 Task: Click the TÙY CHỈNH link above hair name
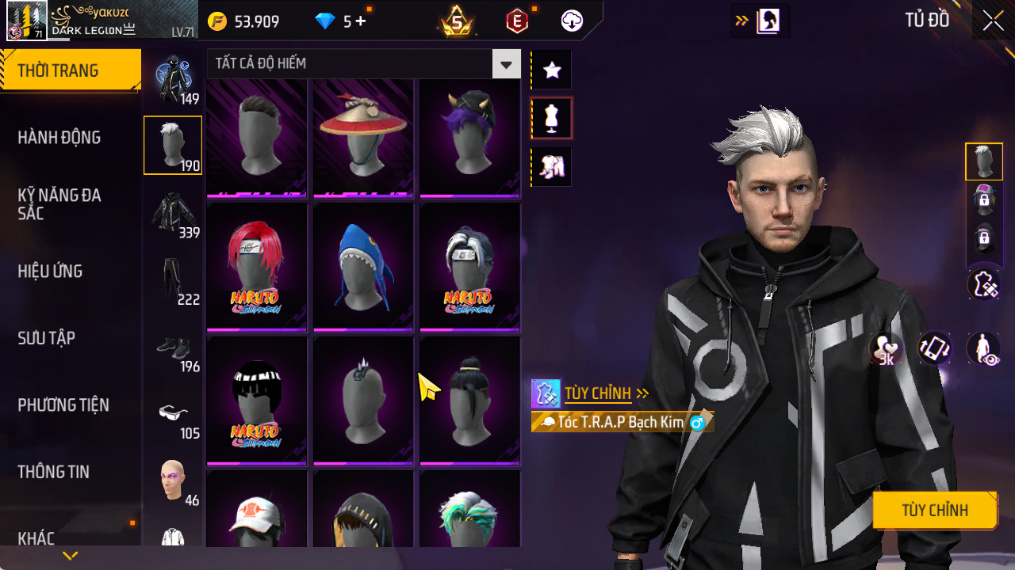click(x=598, y=393)
